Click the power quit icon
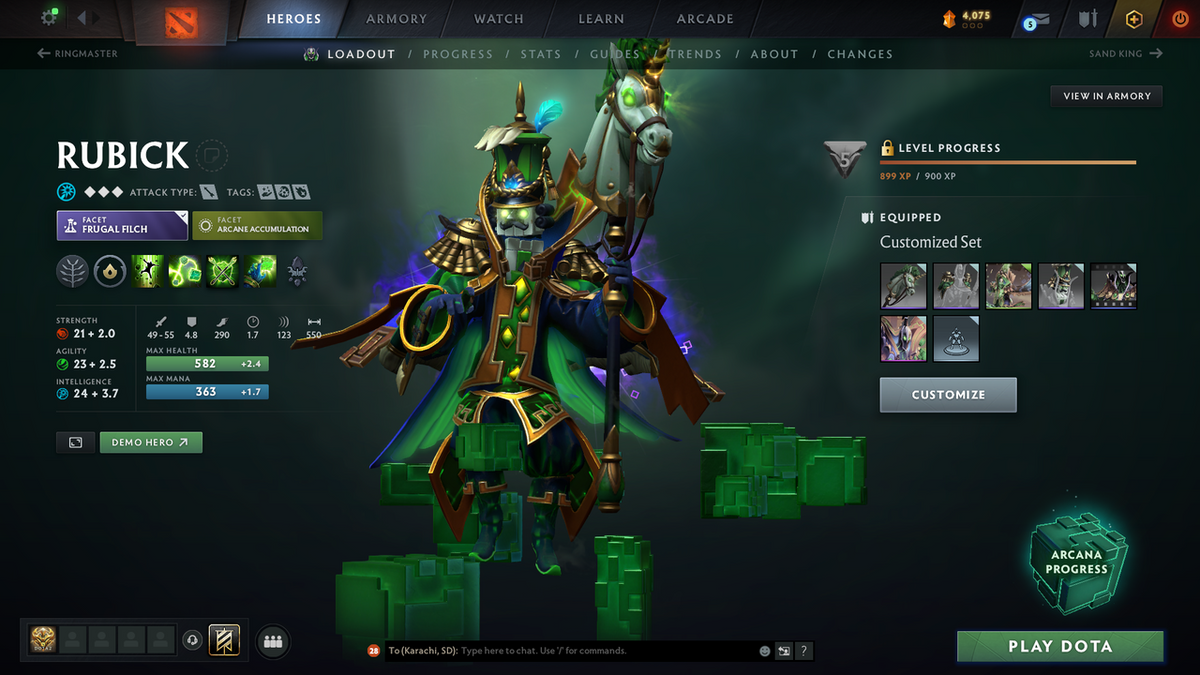 [x=1180, y=19]
